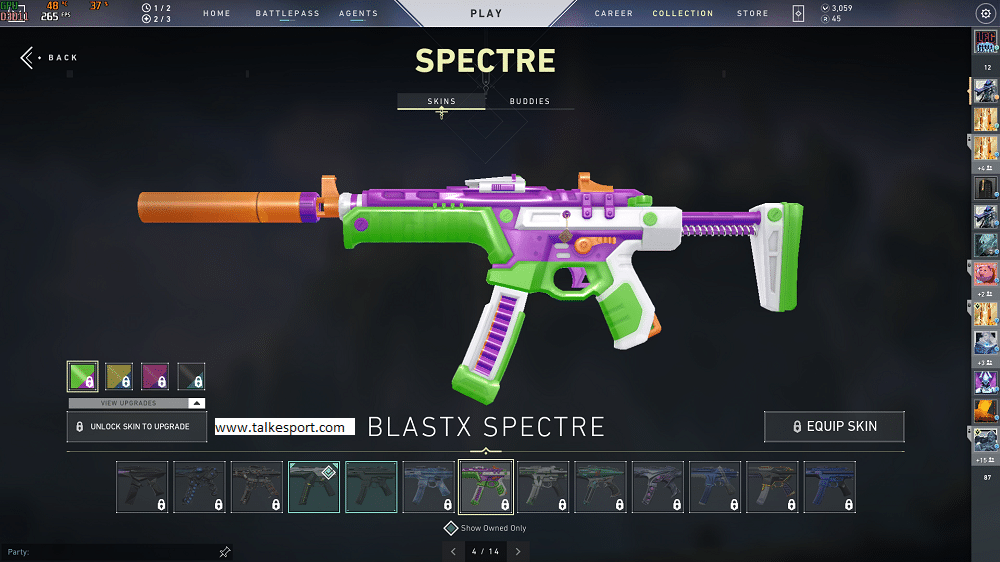This screenshot has width=1000, height=562.
Task: Open the Home menu
Action: click(216, 14)
